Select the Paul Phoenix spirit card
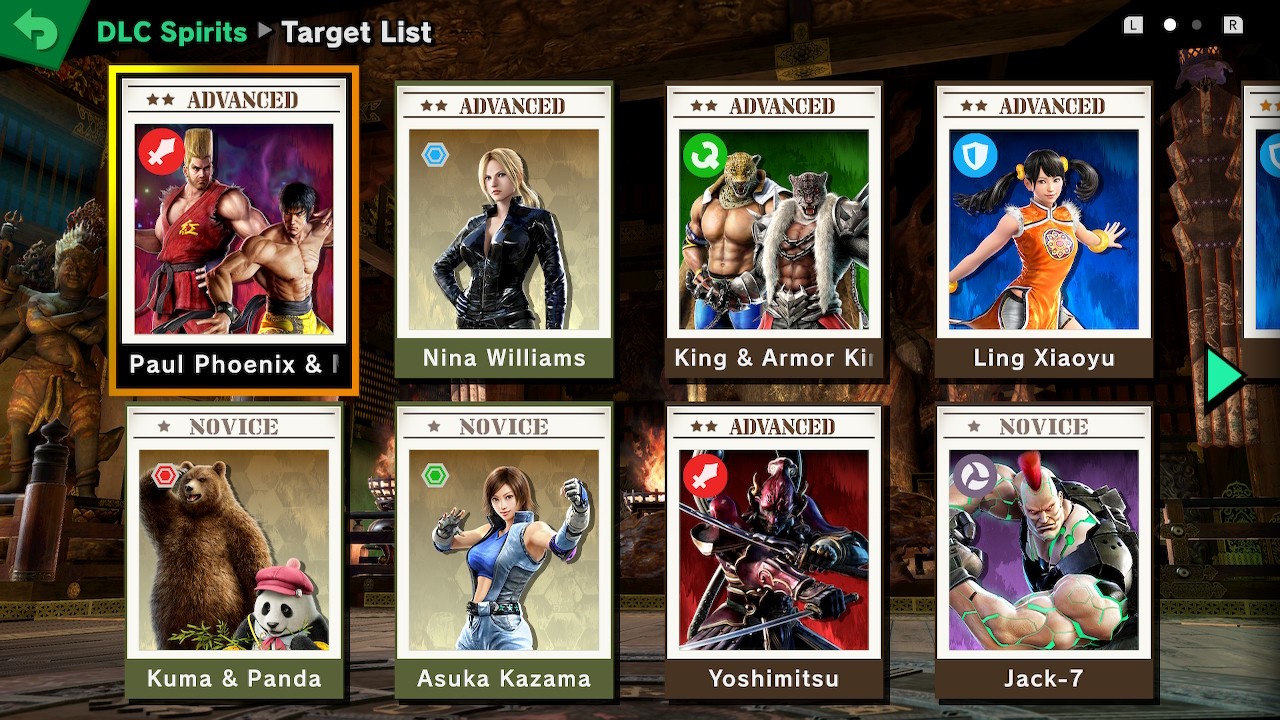Viewport: 1280px width, 720px height. pos(234,230)
